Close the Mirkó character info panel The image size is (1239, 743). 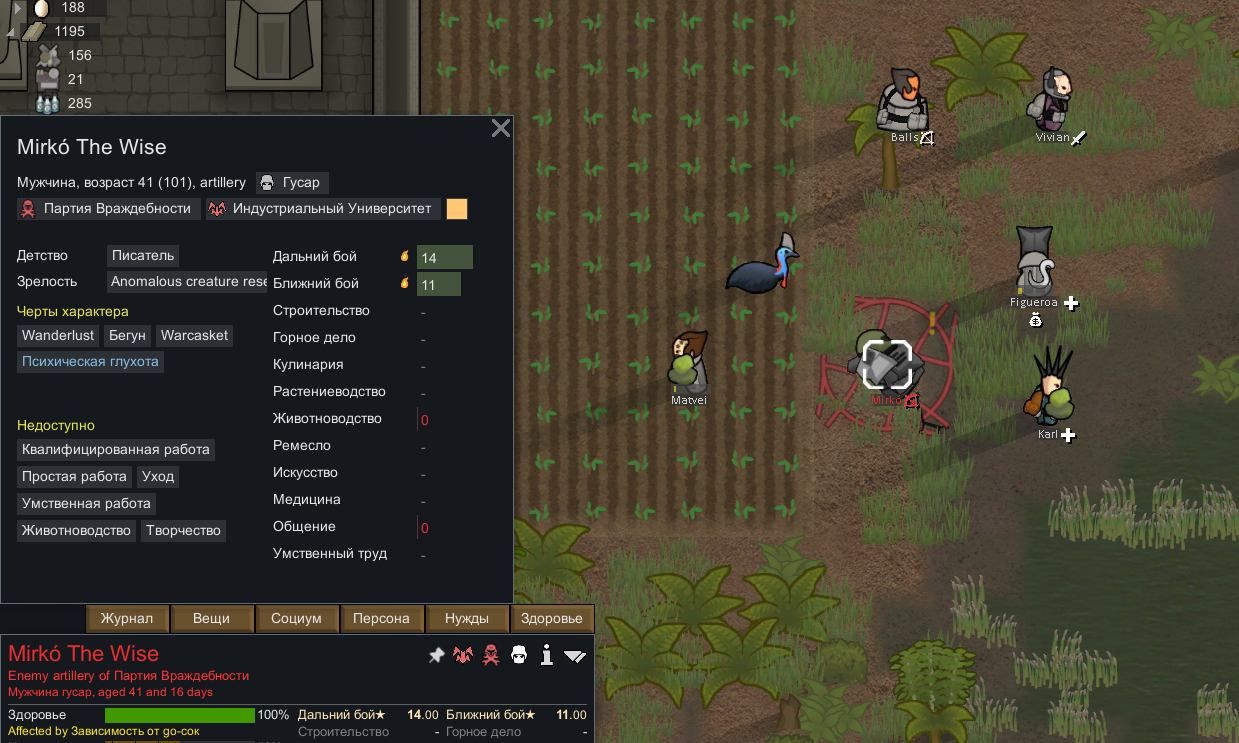point(501,128)
